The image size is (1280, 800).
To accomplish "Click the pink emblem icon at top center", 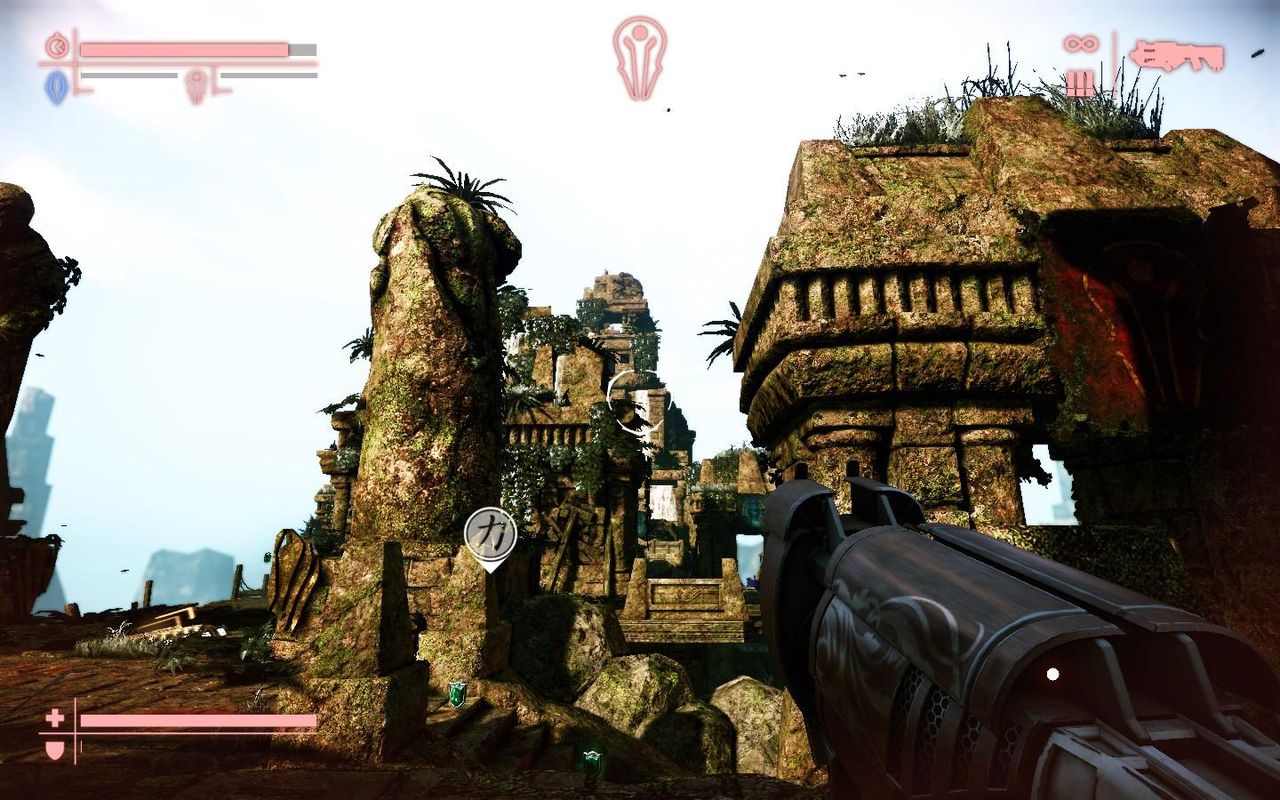I will click(640, 57).
